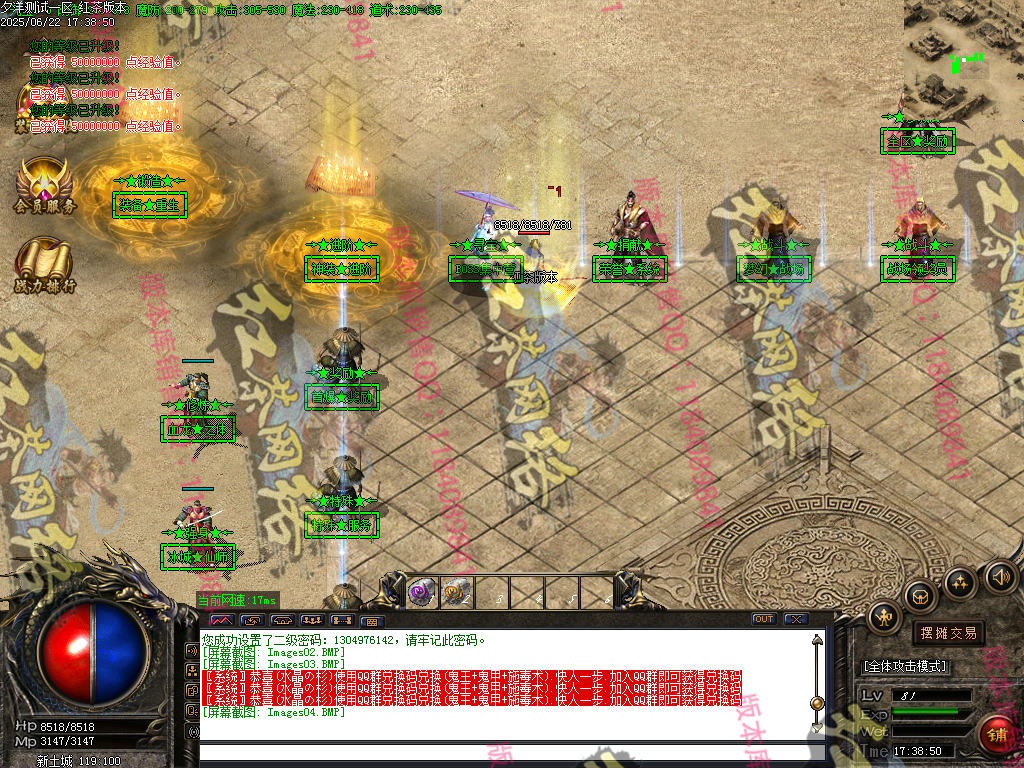This screenshot has height=768, width=1024.
Task: Select the purple swirl item in hotbar
Action: point(421,591)
